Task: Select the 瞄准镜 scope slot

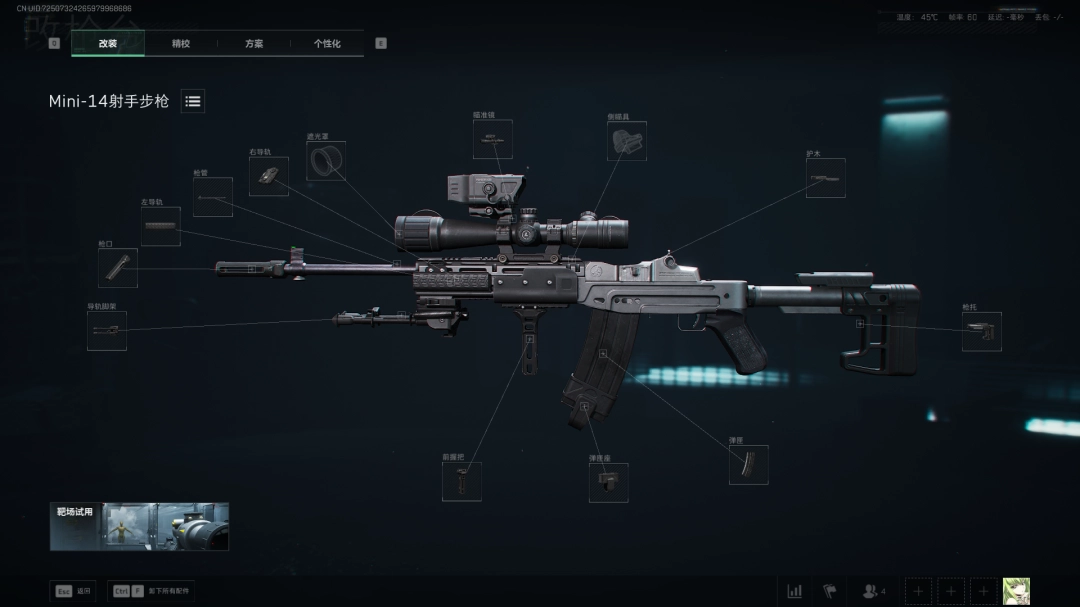Action: [x=492, y=140]
